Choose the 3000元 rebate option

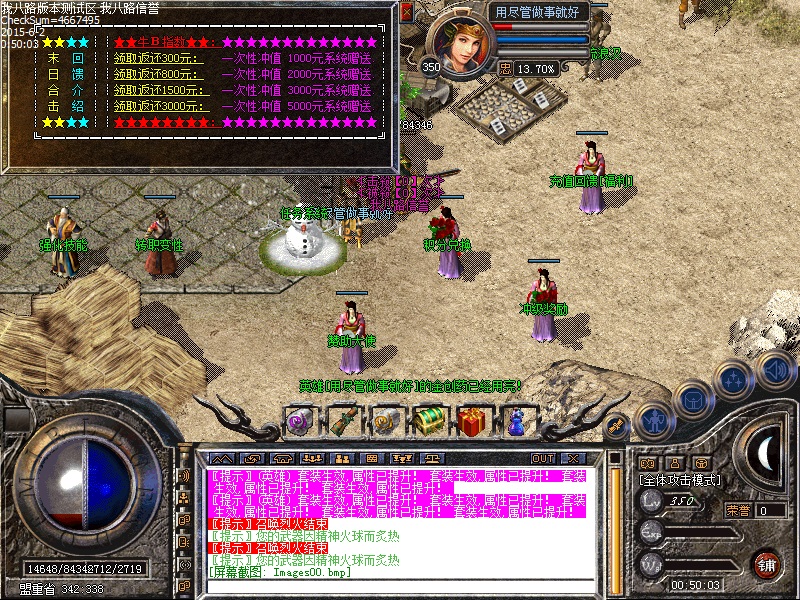[x=159, y=105]
